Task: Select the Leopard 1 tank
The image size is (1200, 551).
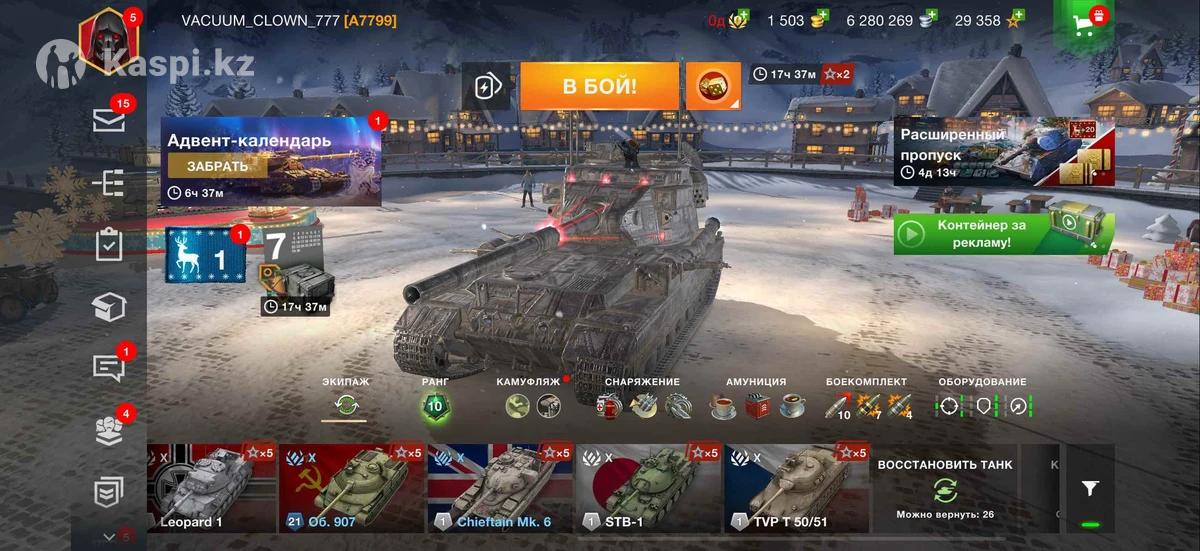Action: [212, 489]
